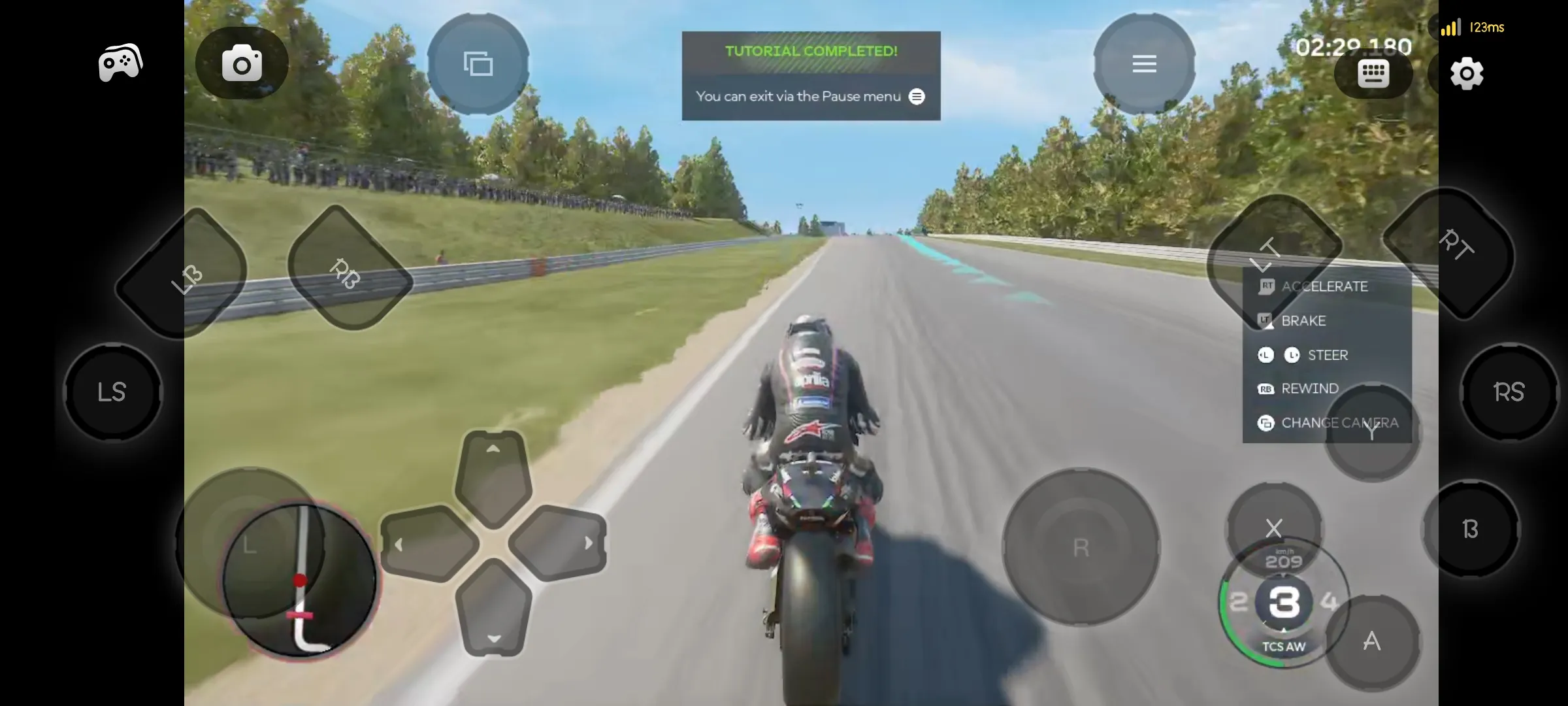Click the screen mirroring icon

point(478,64)
